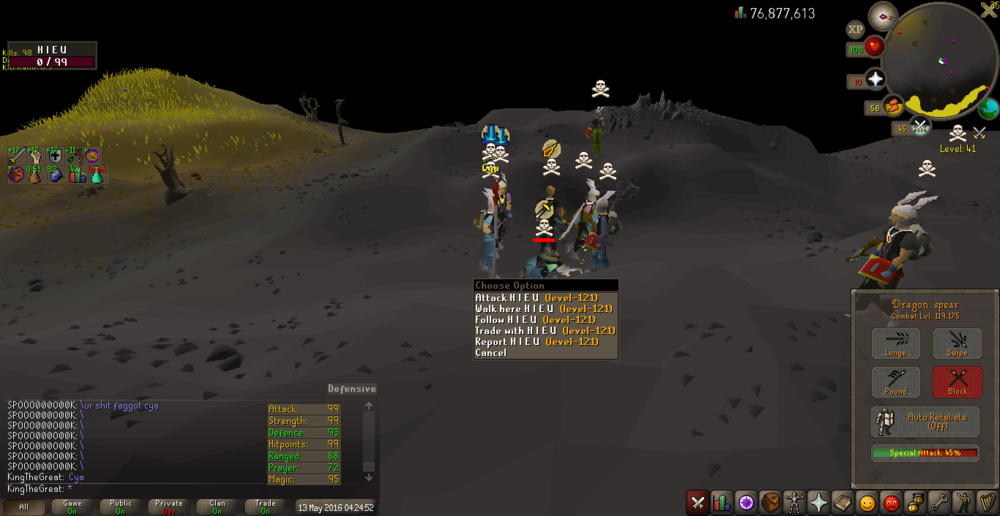
Task: Open the skills tab with bar-chart icon
Action: (721, 502)
